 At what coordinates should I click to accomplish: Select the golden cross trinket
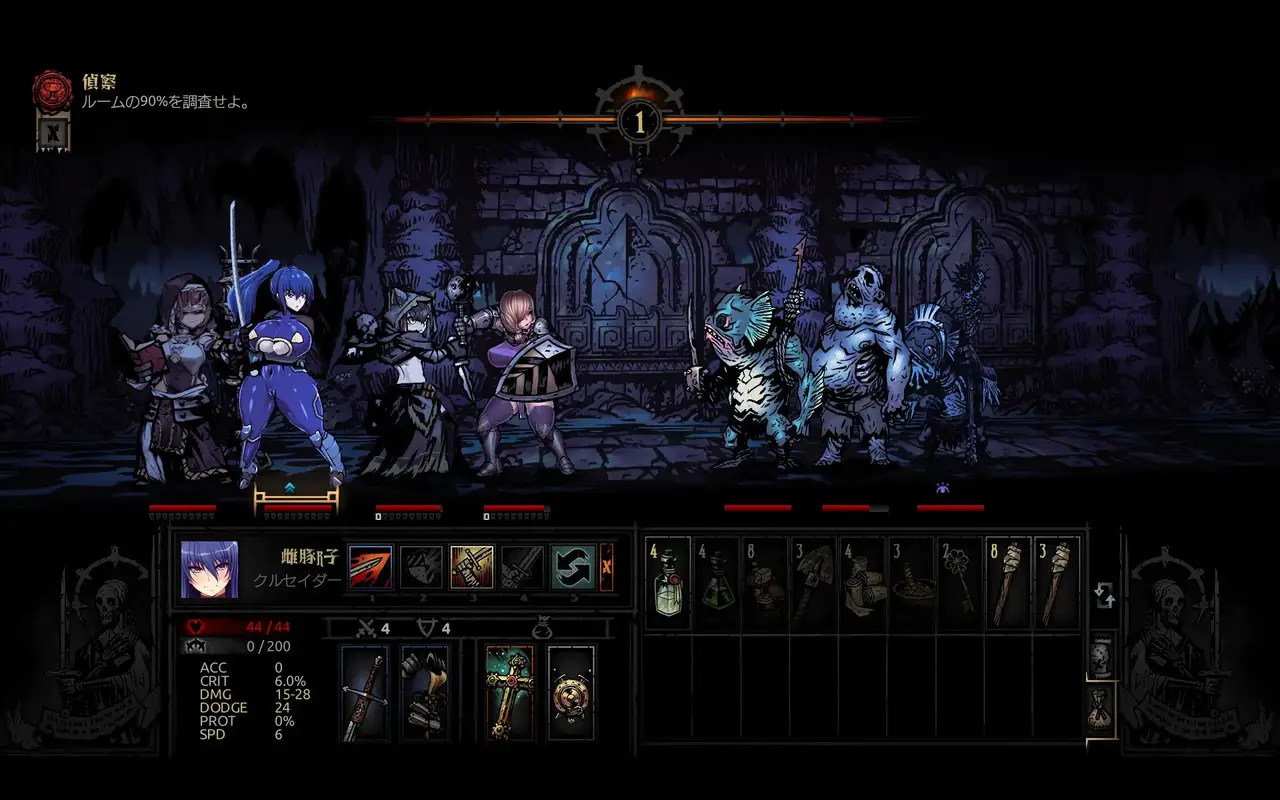[x=510, y=692]
